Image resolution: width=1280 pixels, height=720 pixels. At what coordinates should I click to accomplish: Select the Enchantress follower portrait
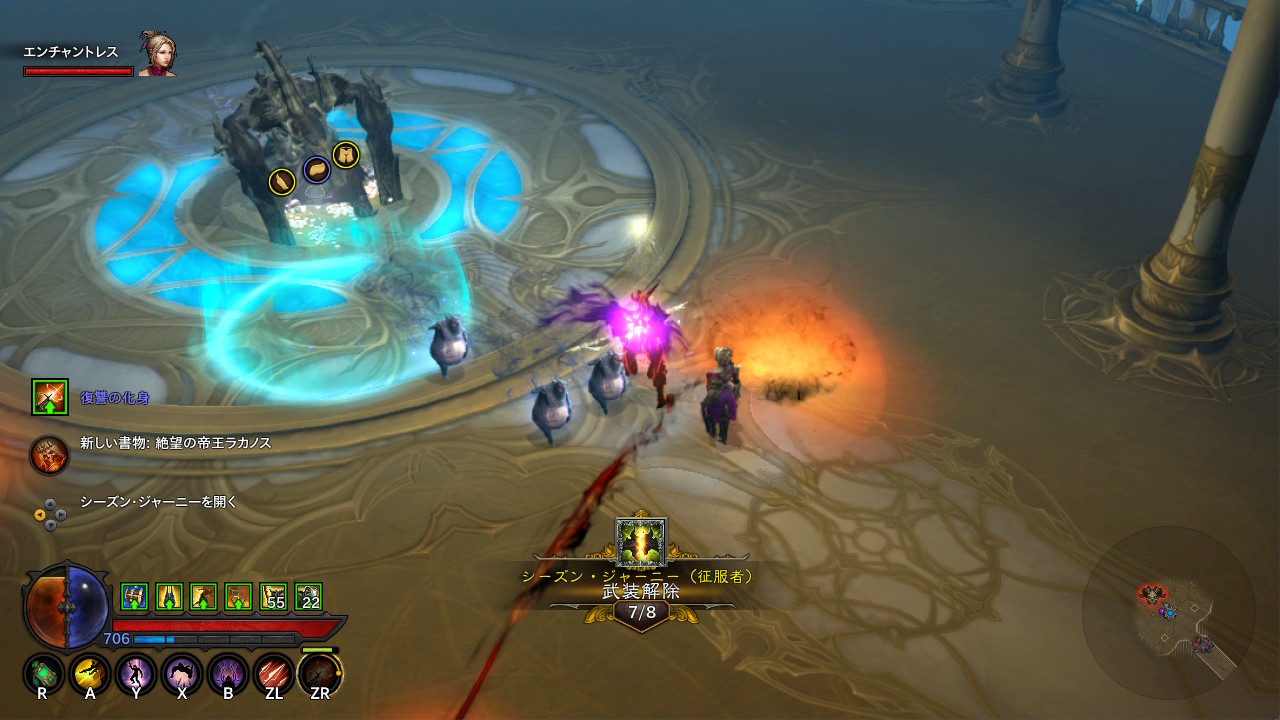[156, 54]
